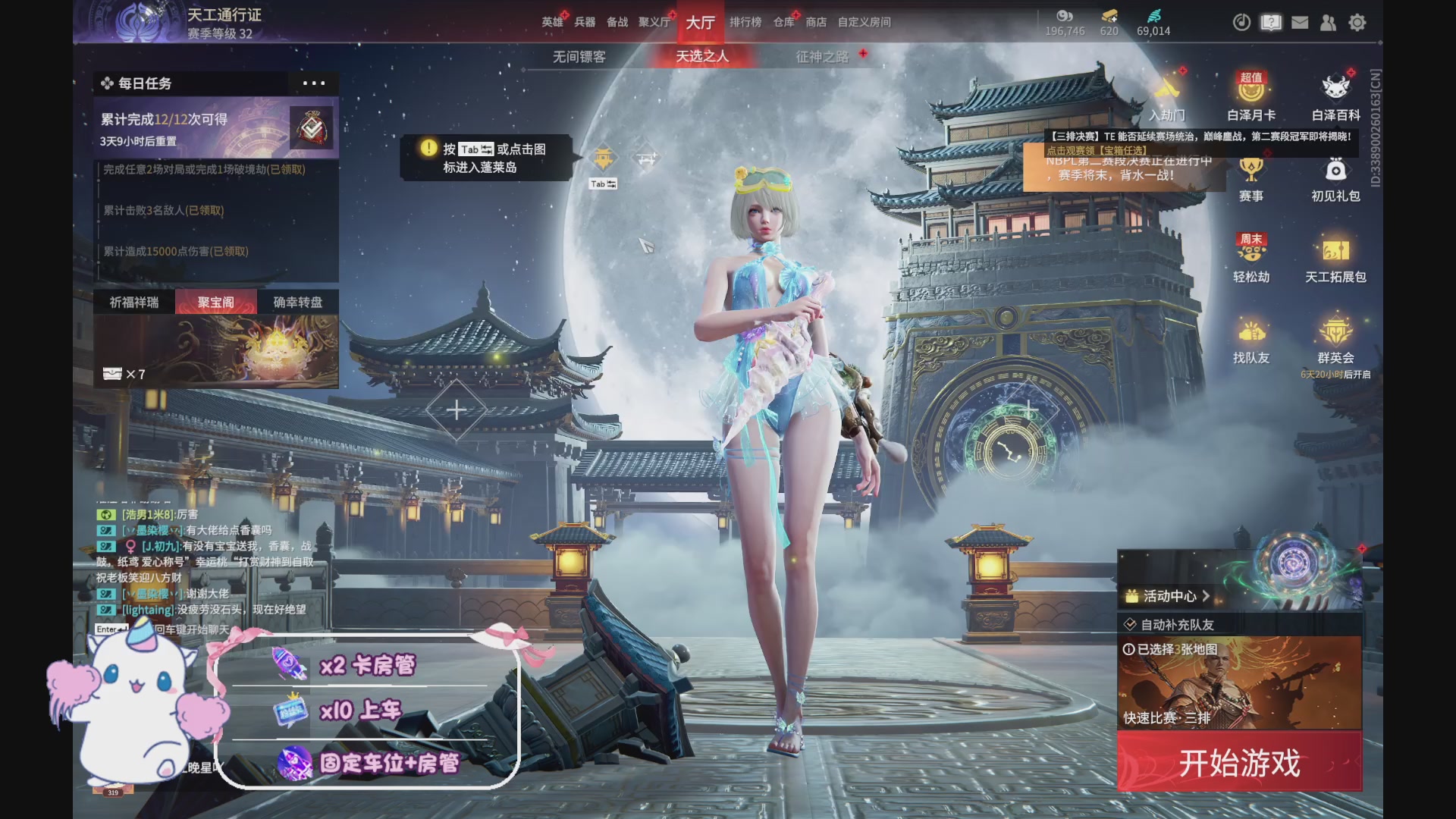
Task: Claim the 初见礼包 gift pack
Action: pos(1335,179)
